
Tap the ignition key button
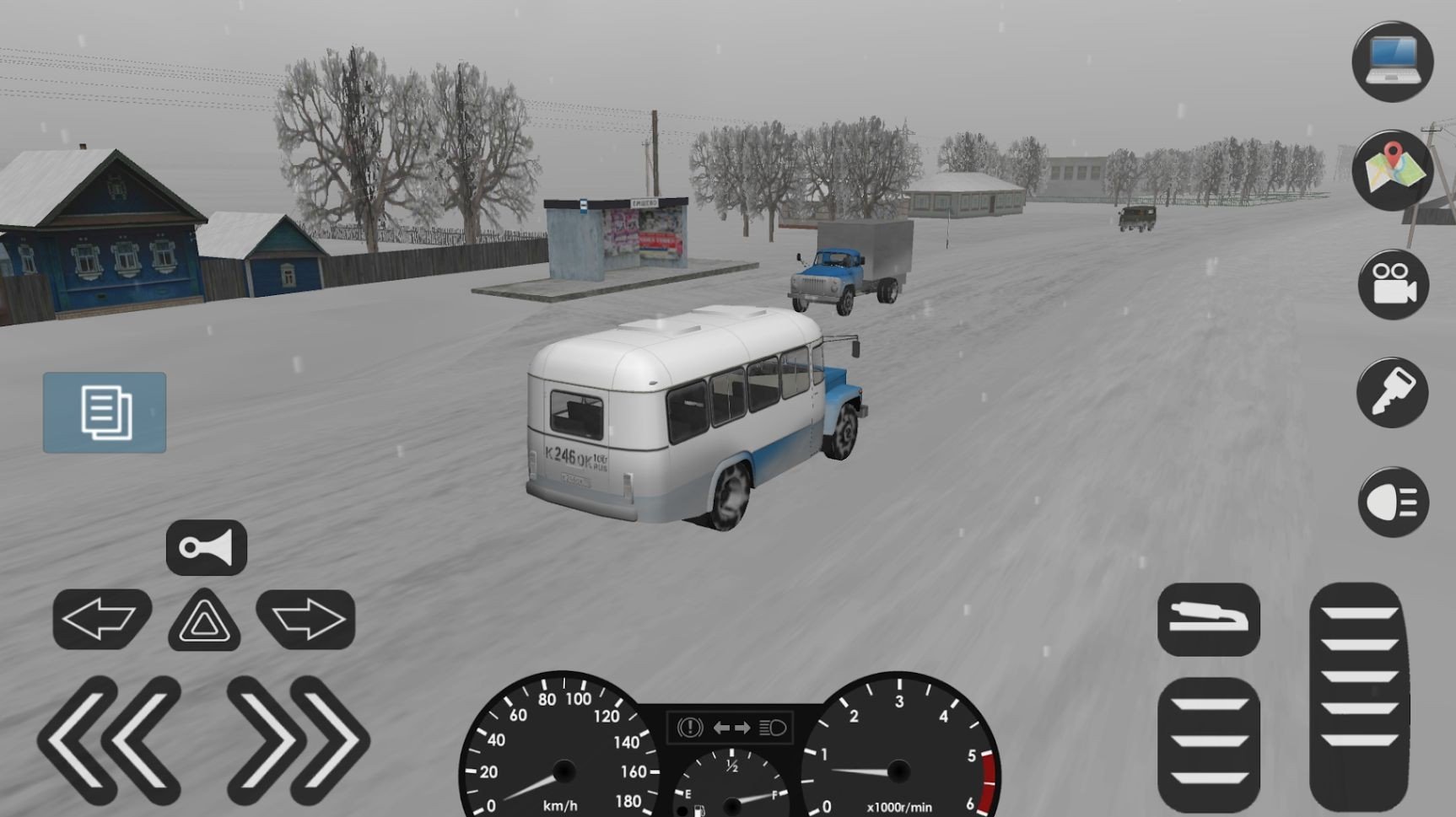tap(1392, 393)
